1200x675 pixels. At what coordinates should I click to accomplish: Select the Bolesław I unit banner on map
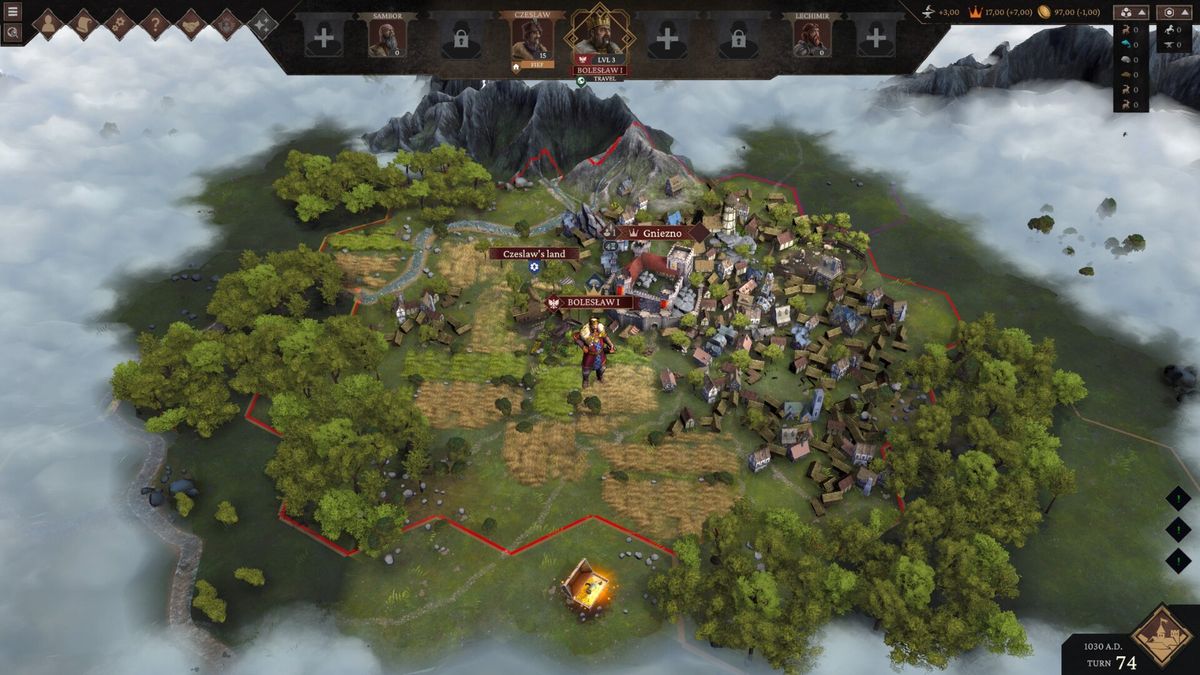(x=594, y=302)
